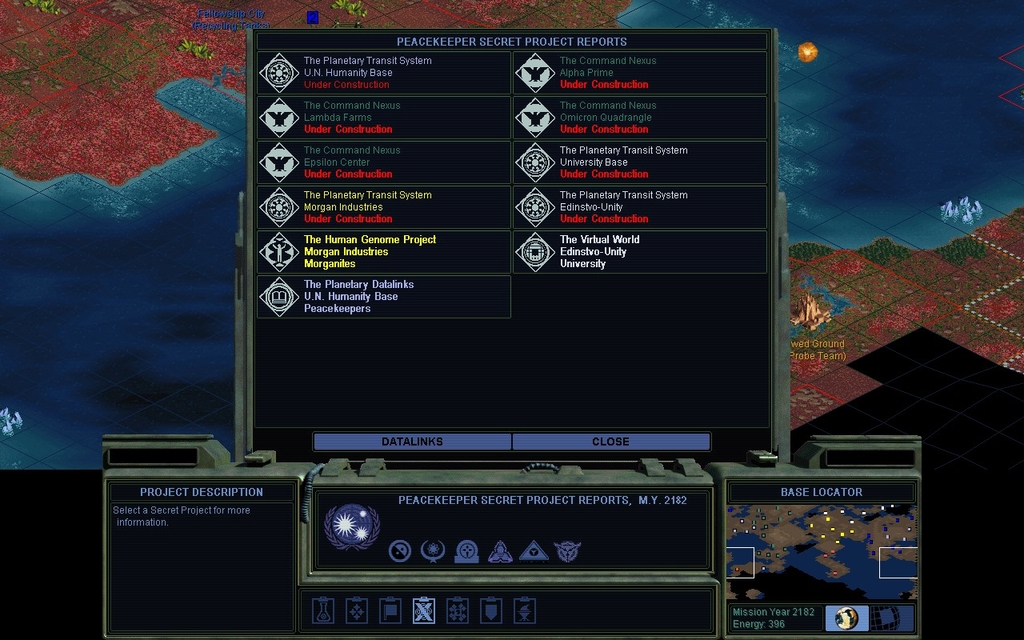Open the Datalinks from the report window
The image size is (1024, 640).
coord(412,441)
